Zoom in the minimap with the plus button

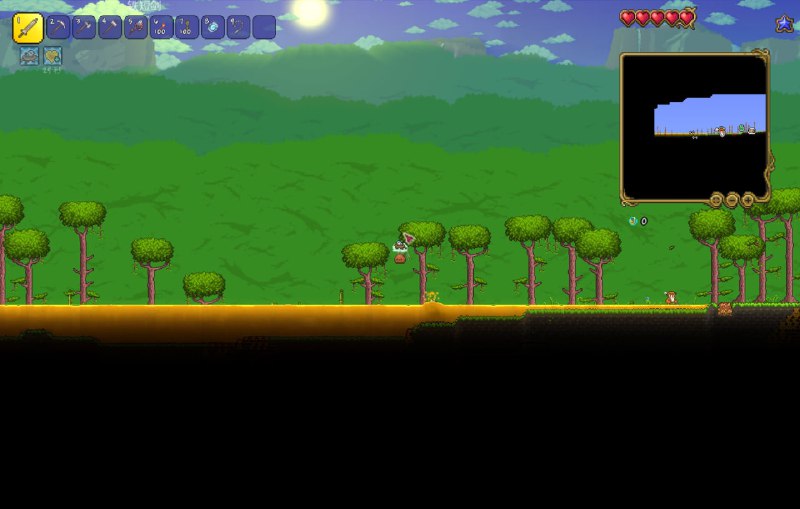(x=748, y=199)
